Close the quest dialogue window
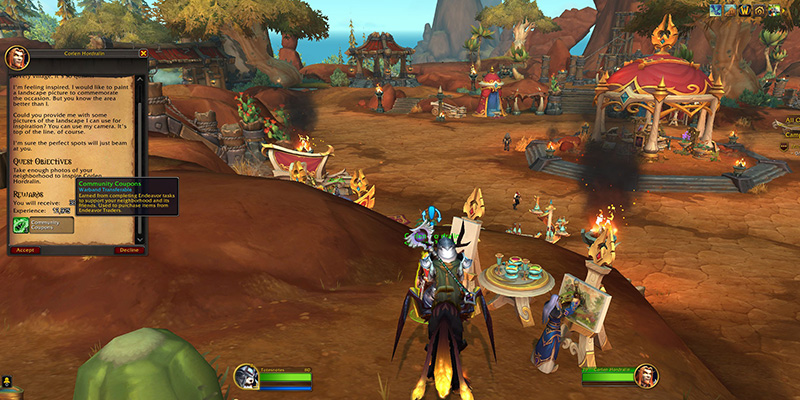This screenshot has width=800, height=400. (143, 53)
